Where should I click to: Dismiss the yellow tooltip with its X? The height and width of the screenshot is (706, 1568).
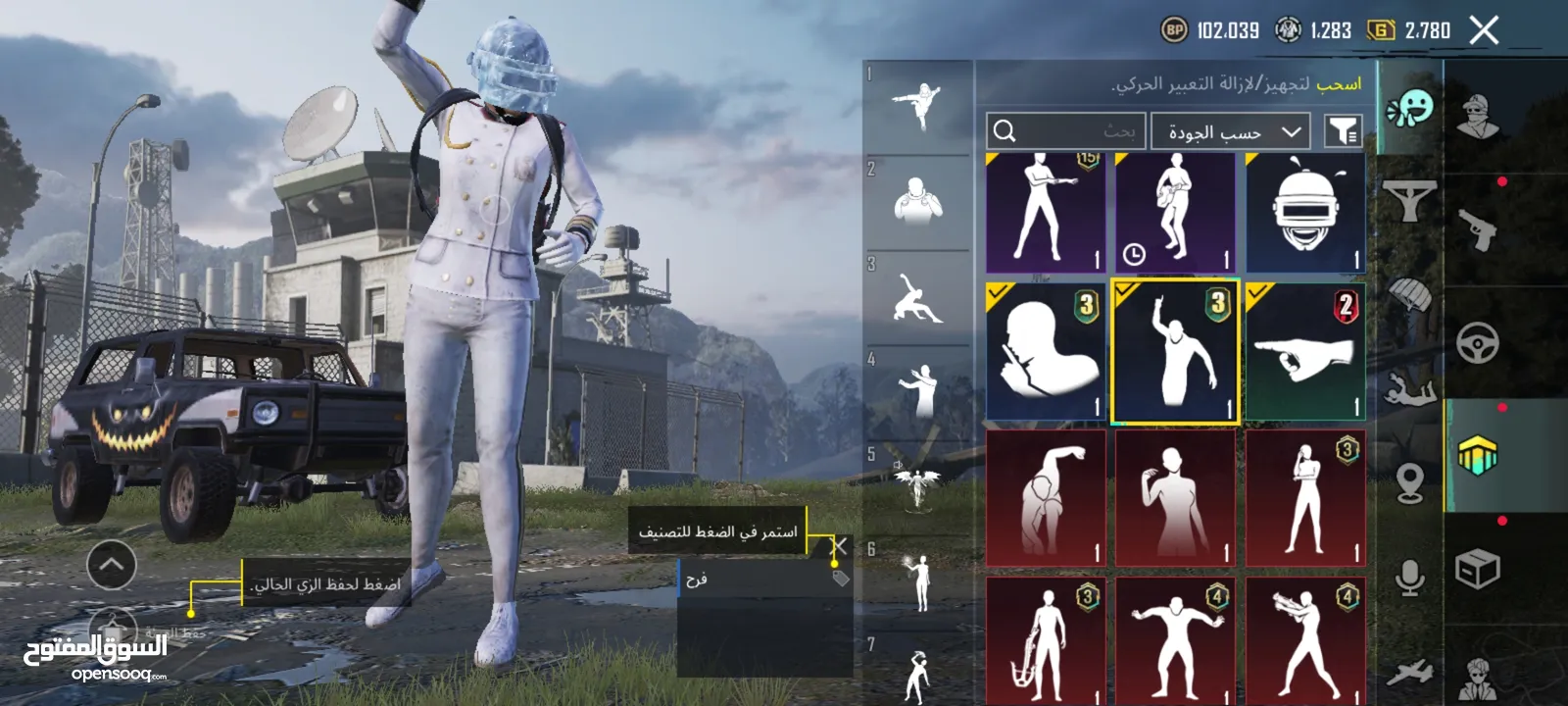(839, 546)
